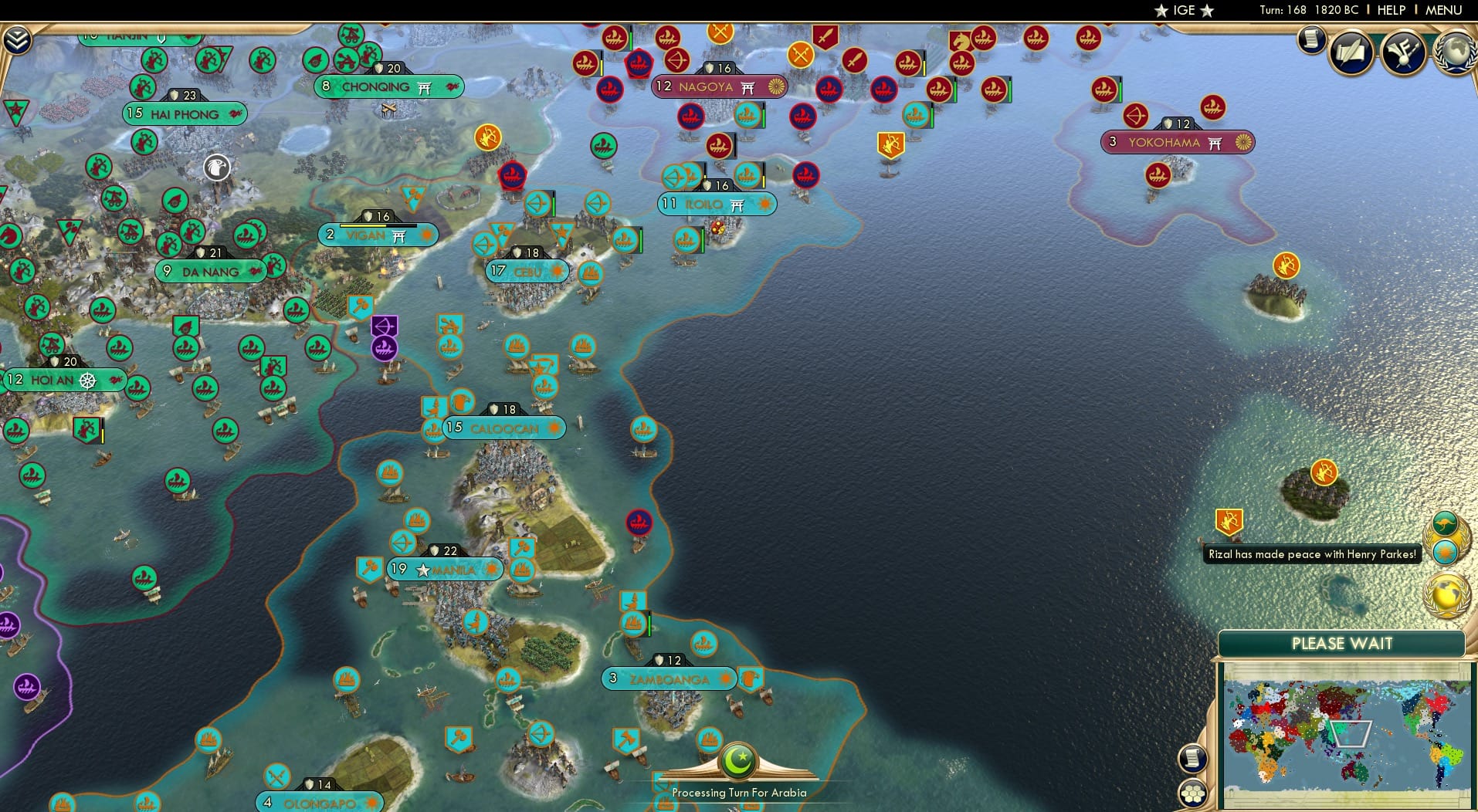Open the log via scroll icon near minimap

[x=1193, y=758]
